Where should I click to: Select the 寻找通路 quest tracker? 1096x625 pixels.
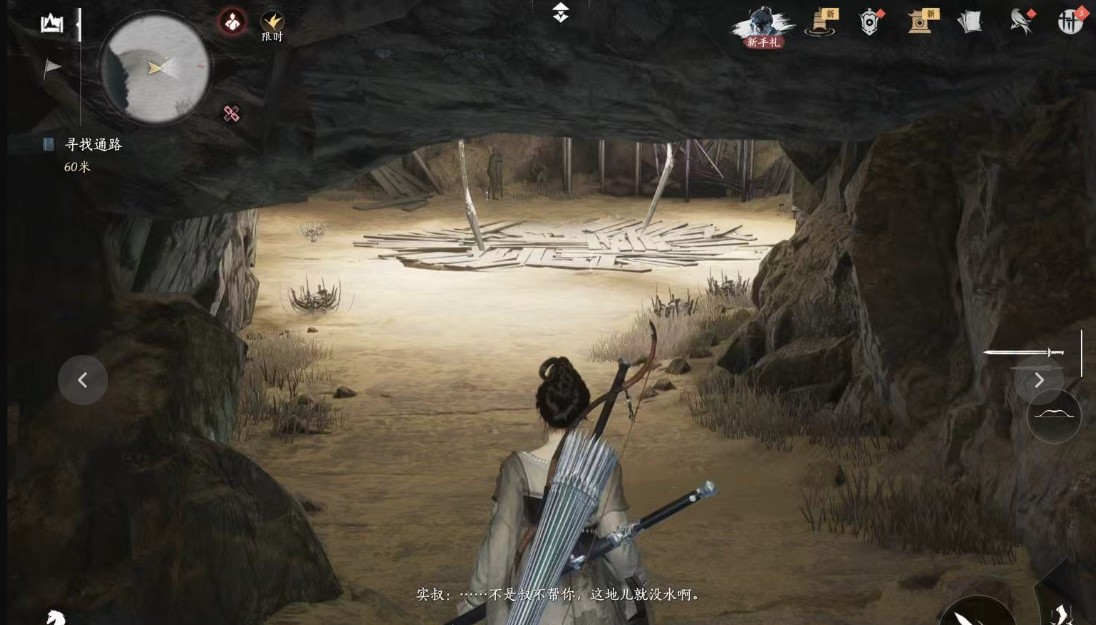point(92,145)
